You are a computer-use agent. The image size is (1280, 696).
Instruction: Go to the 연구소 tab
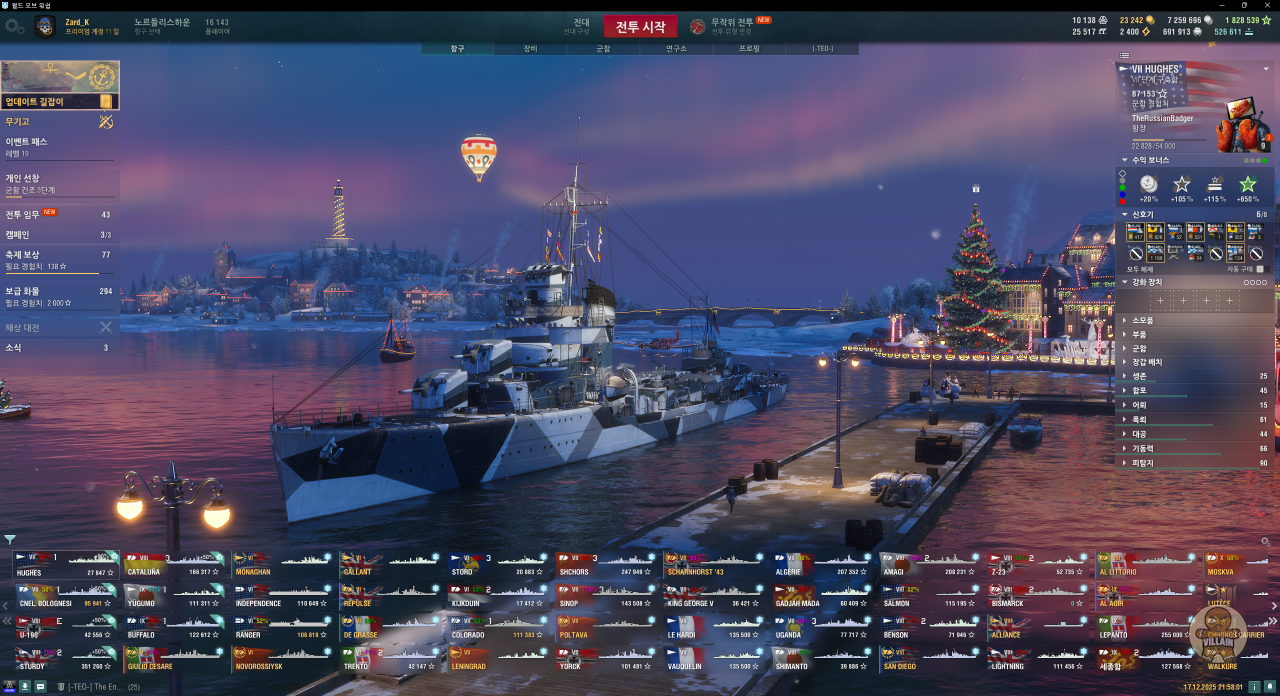pos(676,48)
